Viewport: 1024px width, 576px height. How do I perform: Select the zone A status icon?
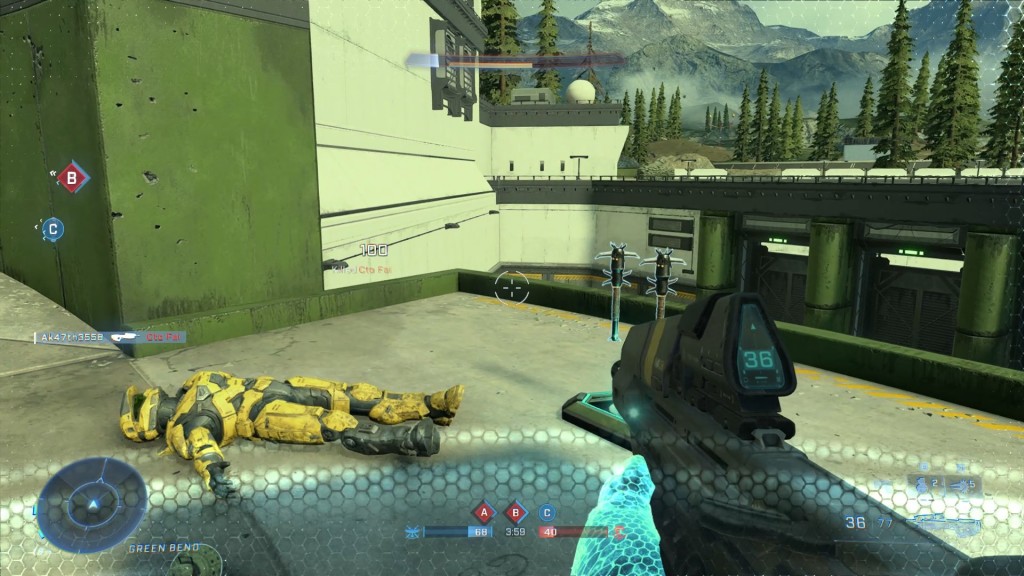coord(484,513)
